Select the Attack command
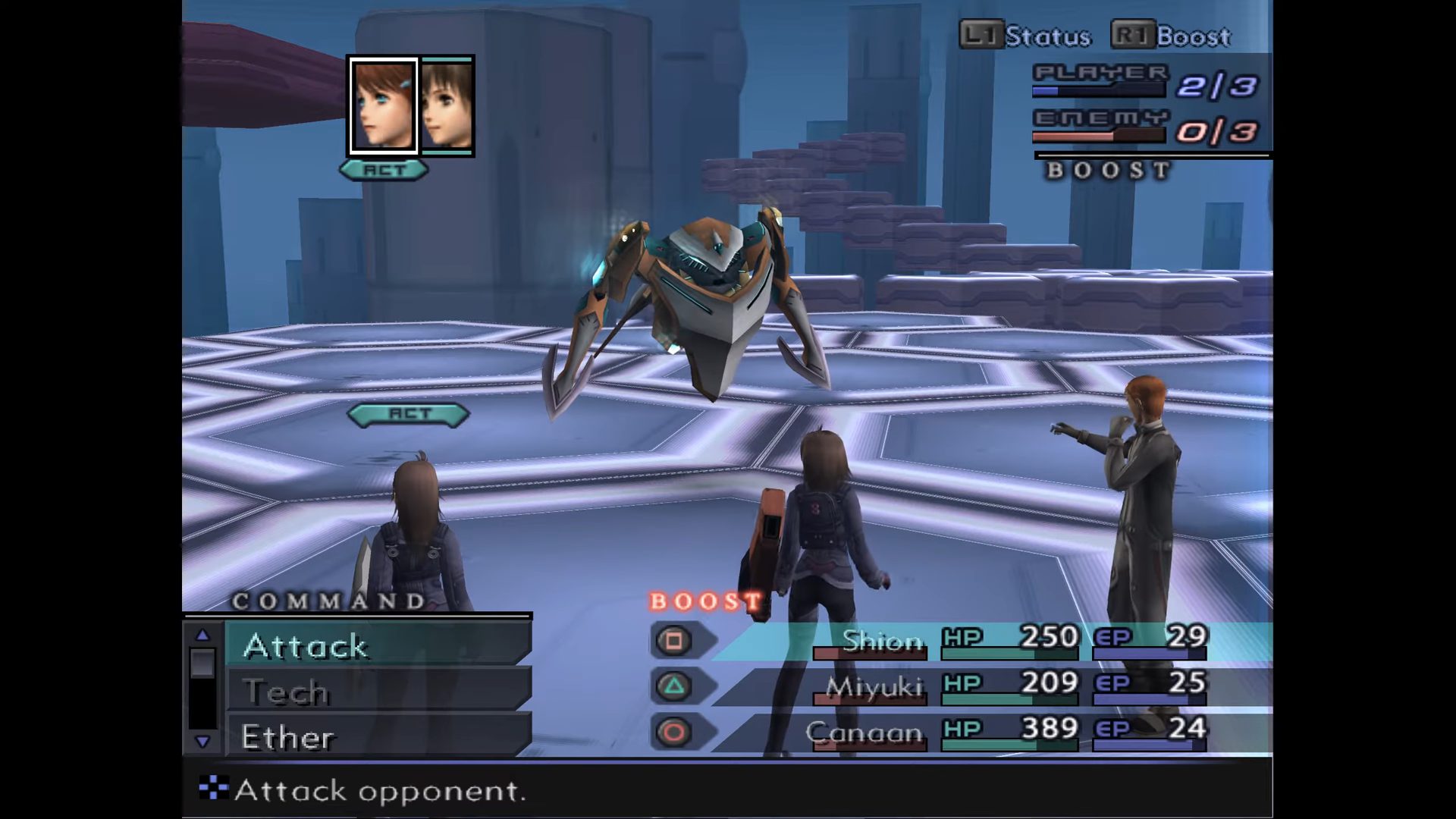Screen dimensions: 1456x819 point(378,645)
